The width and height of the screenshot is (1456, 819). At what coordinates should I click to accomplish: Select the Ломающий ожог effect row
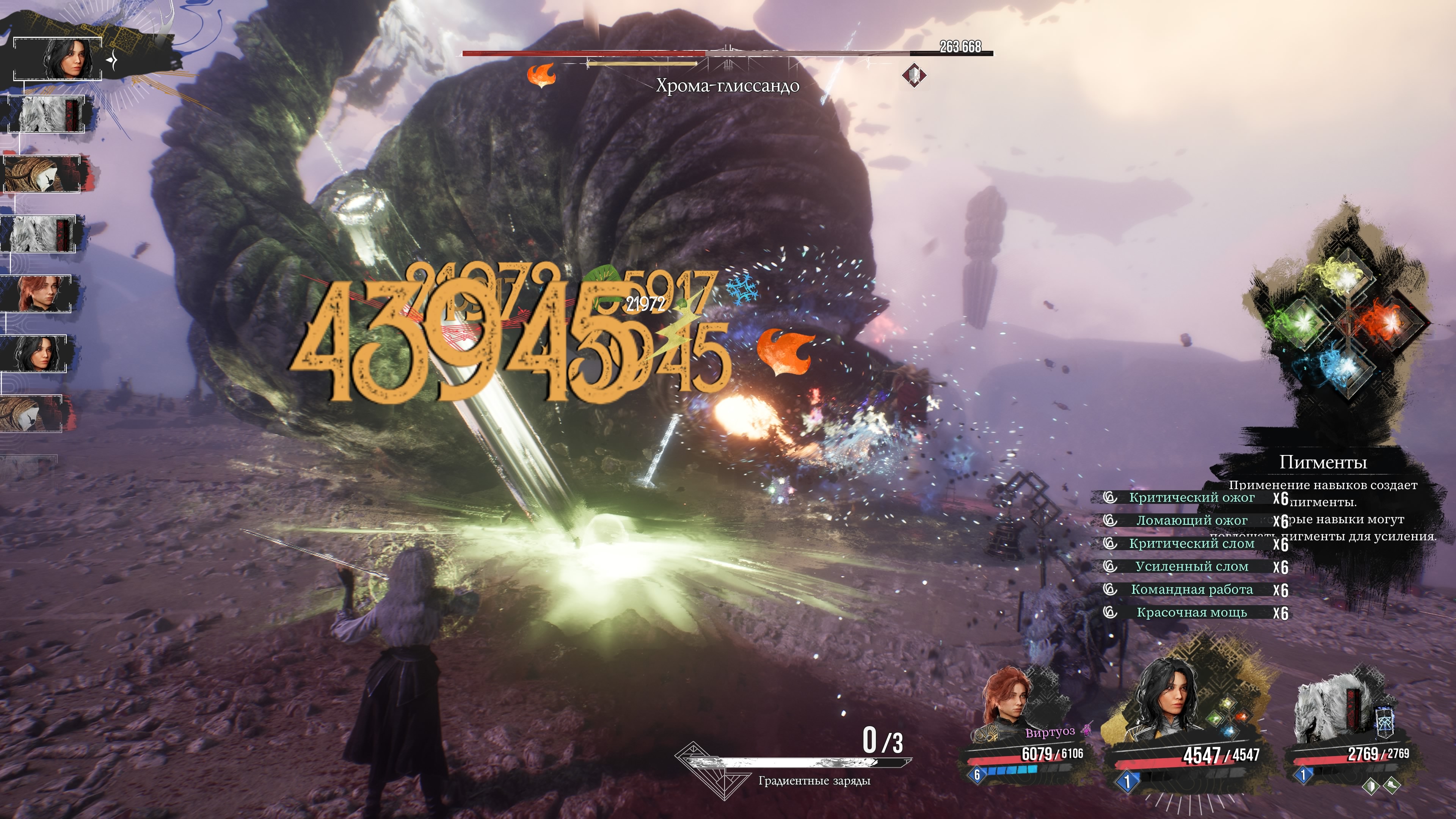click(x=1191, y=521)
